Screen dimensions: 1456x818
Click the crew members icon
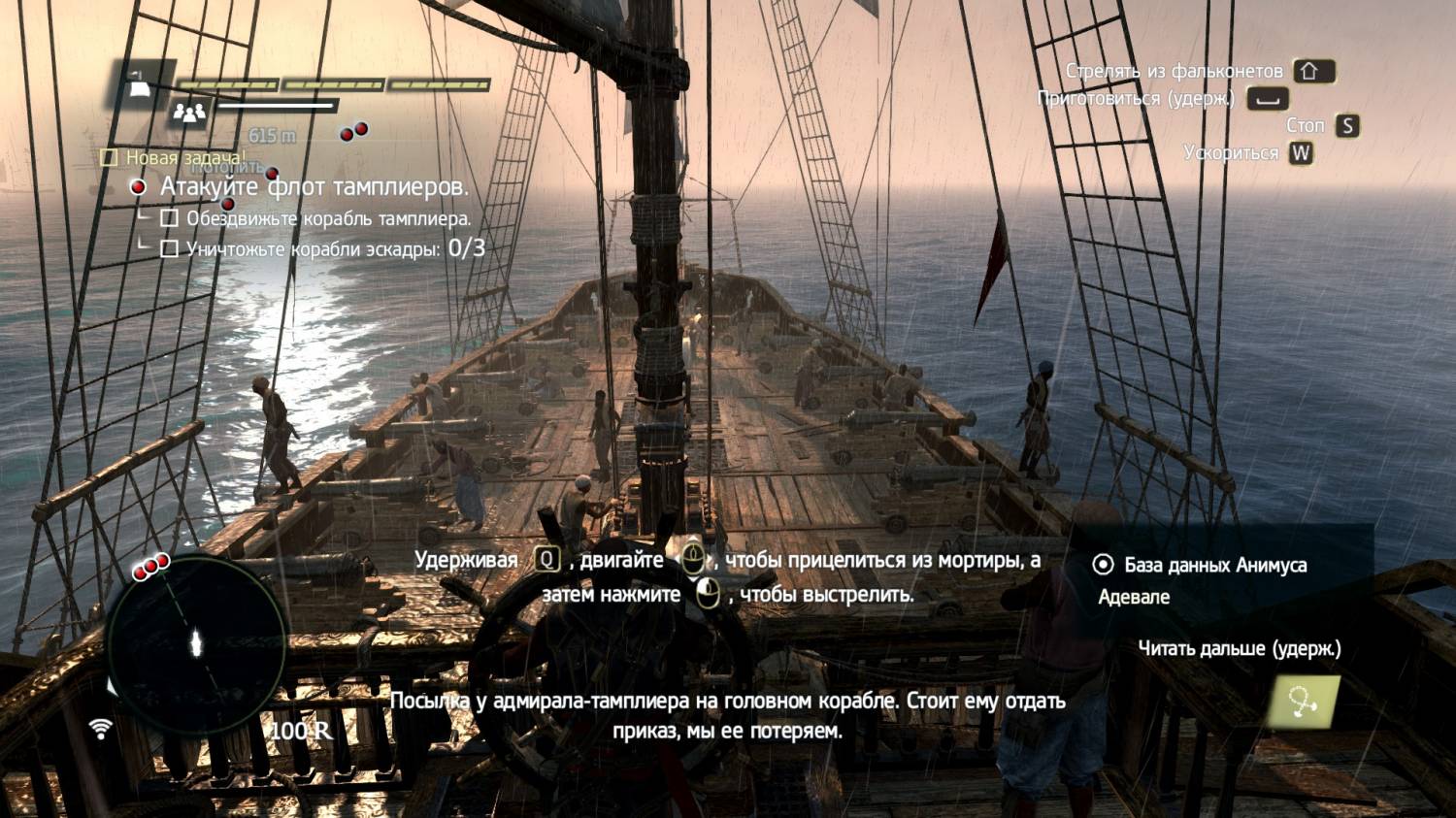189,114
